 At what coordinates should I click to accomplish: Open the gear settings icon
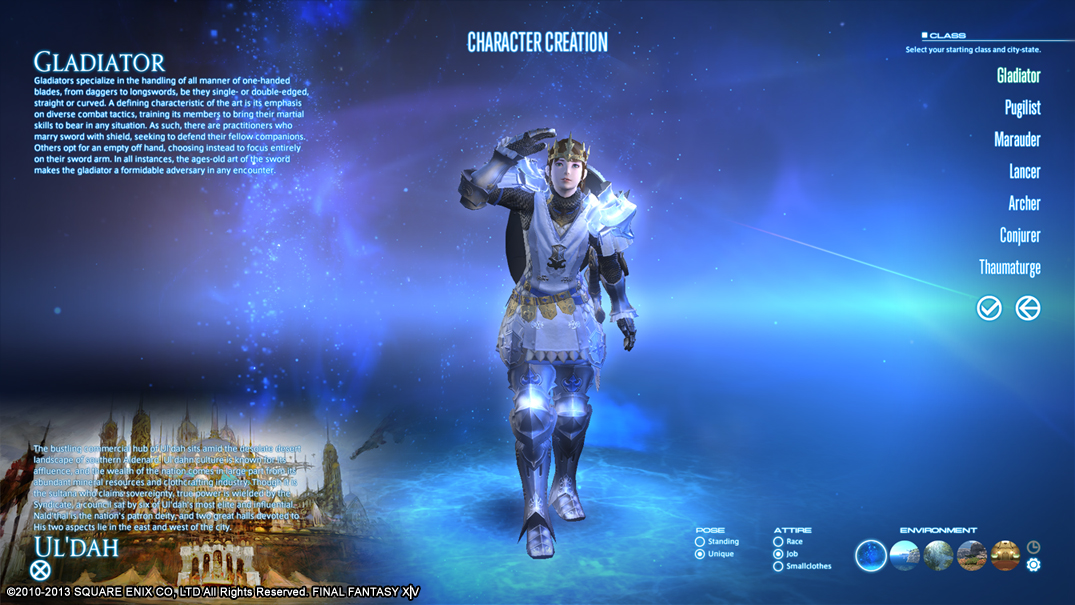(1034, 565)
